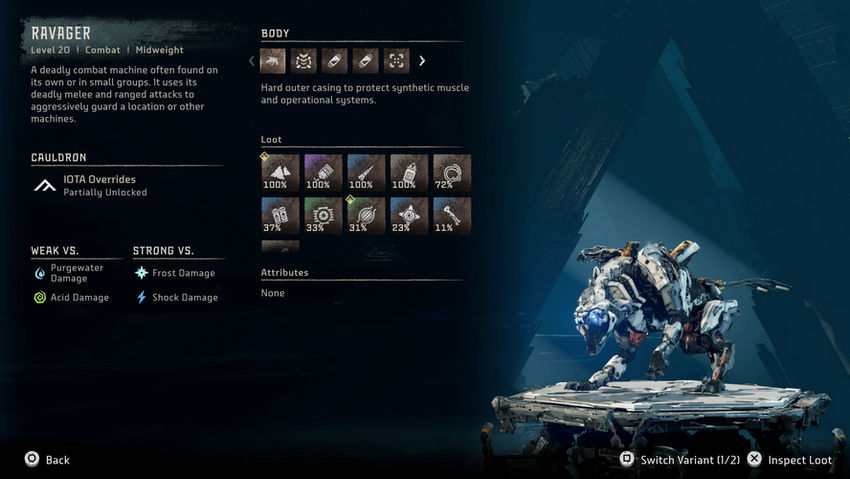The height and width of the screenshot is (479, 850).
Task: Select the Body machine part tab
Action: pos(273,61)
